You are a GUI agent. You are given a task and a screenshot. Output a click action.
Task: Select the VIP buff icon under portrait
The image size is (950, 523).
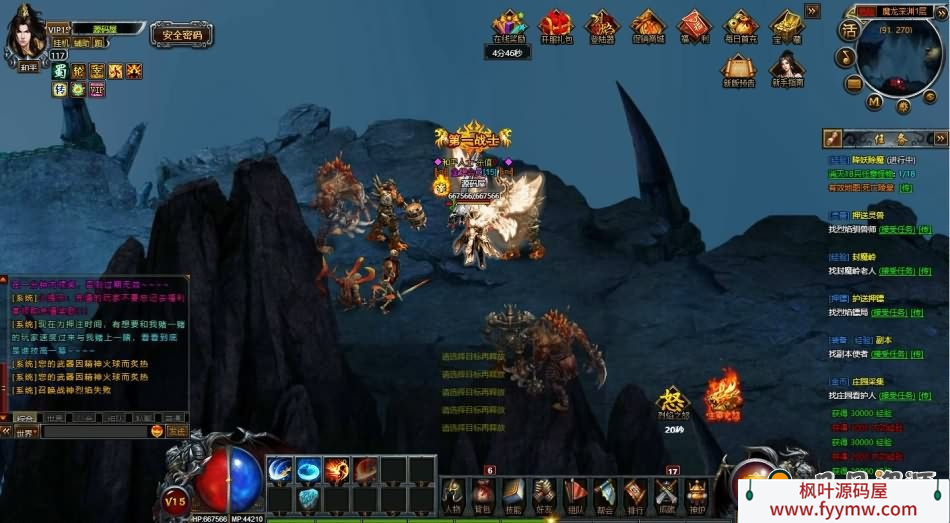97,90
